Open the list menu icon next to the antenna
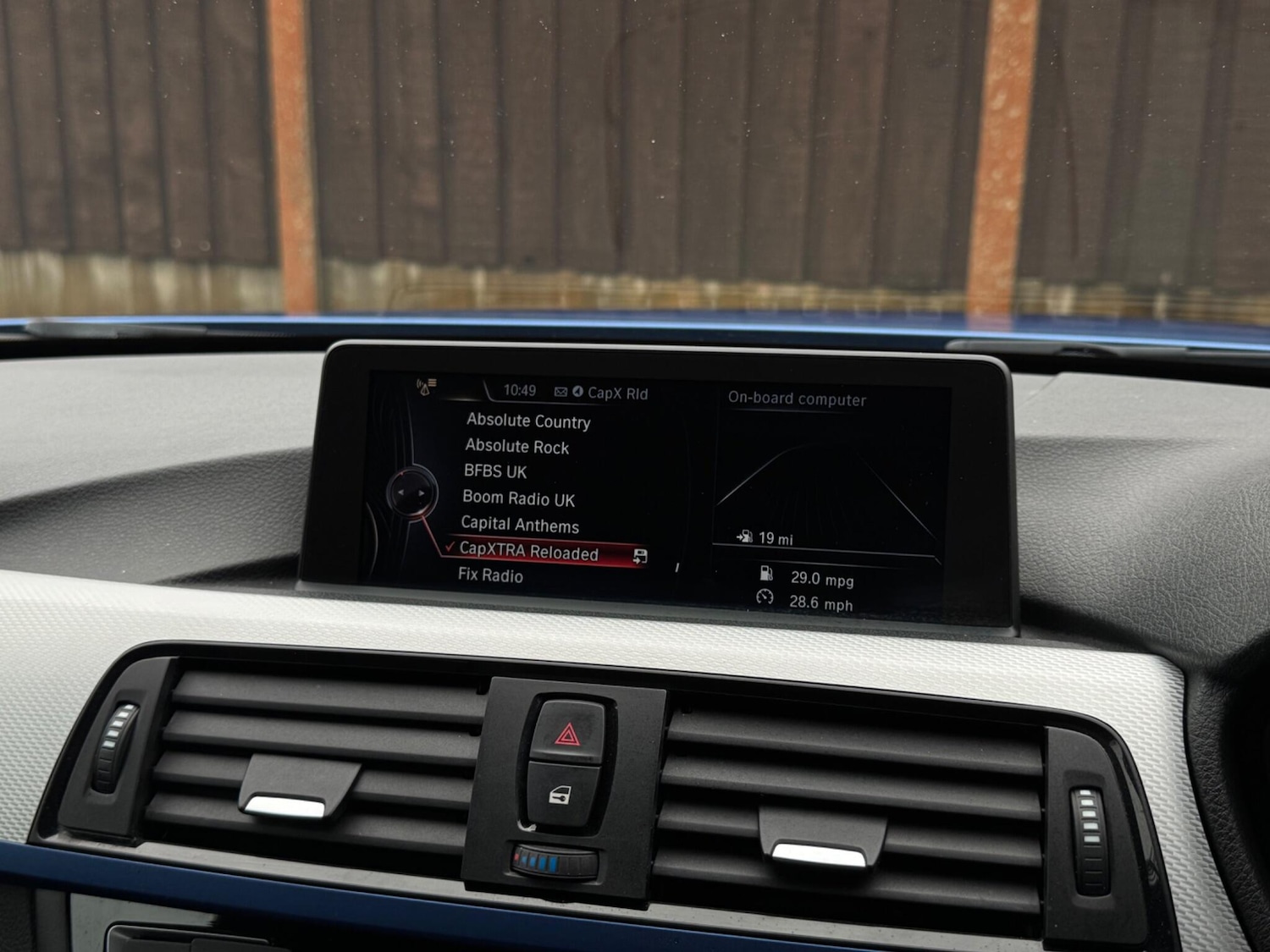This screenshot has height=952, width=1270. (x=433, y=382)
